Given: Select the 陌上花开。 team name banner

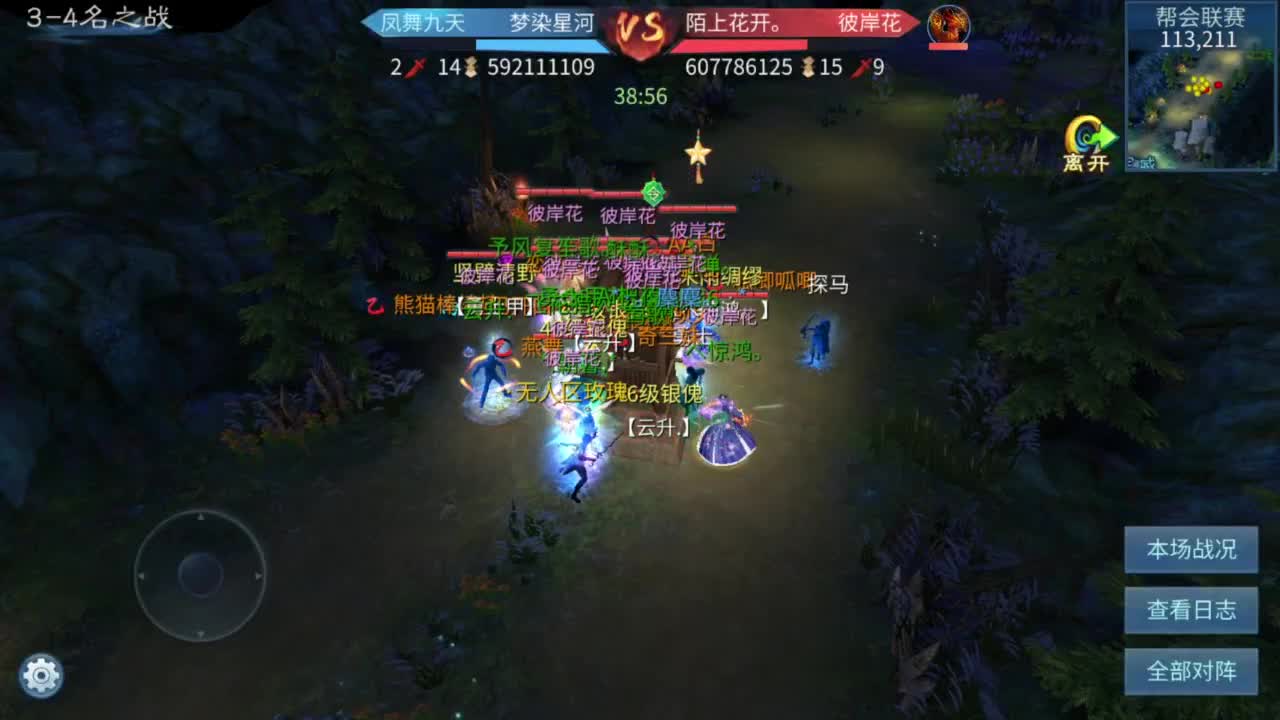Looking at the screenshot, I should click(735, 23).
